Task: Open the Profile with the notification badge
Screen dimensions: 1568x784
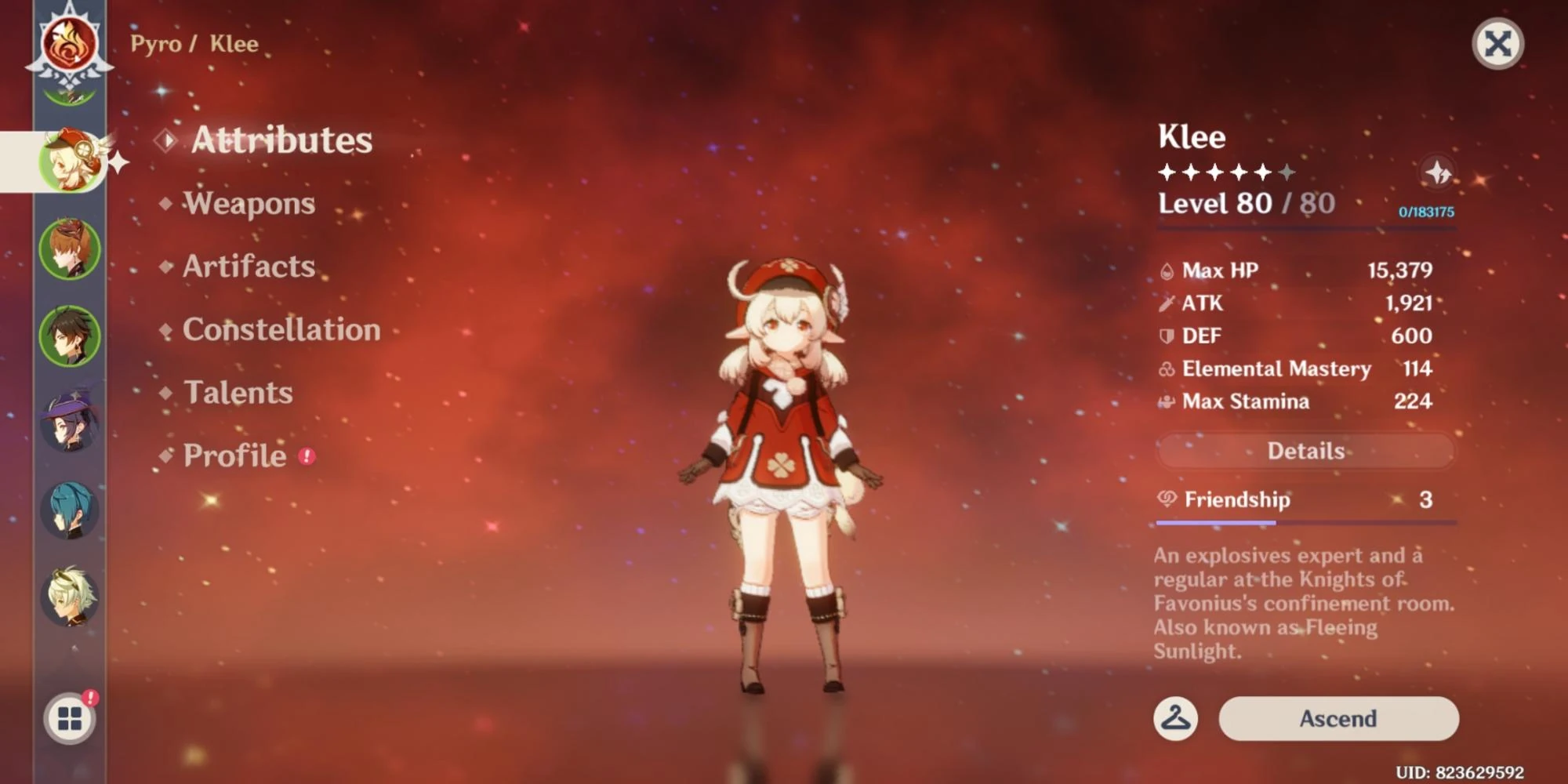Action: point(232,455)
